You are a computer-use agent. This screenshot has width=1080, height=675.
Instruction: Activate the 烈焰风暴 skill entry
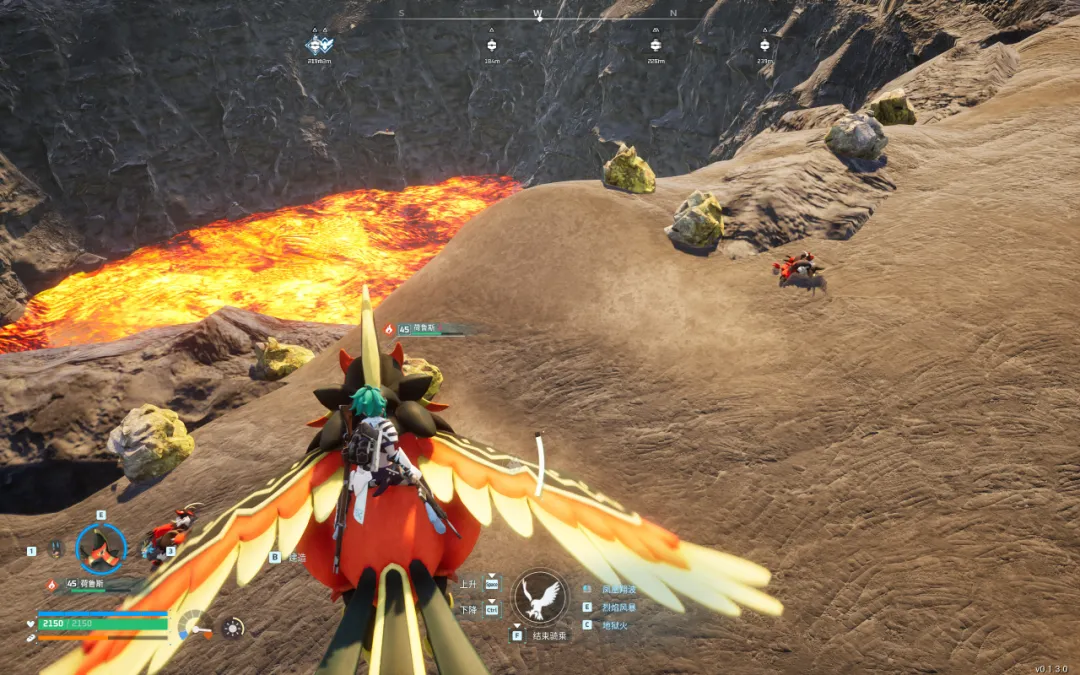point(619,607)
